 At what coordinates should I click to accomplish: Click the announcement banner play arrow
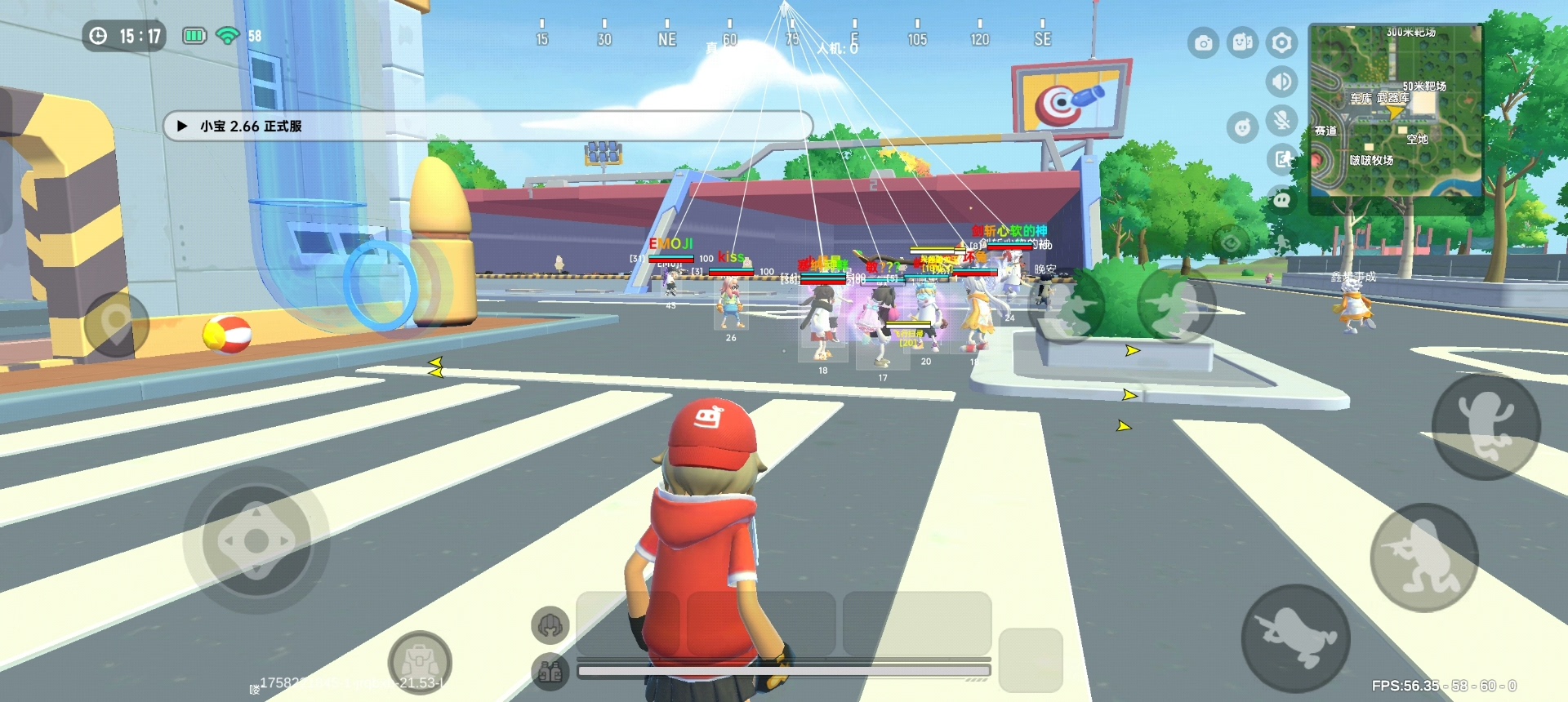(x=183, y=127)
